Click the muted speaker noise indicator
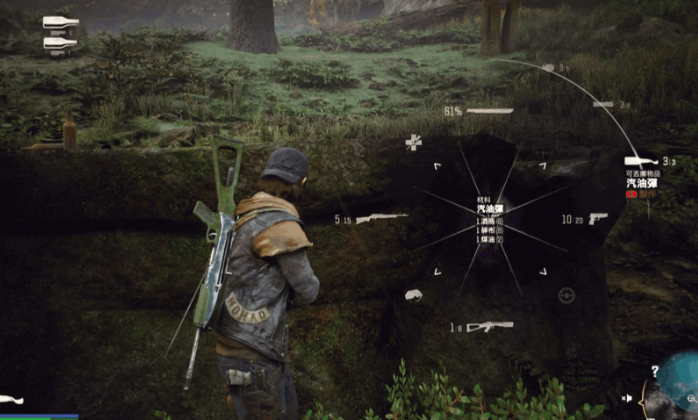 coord(627,397)
